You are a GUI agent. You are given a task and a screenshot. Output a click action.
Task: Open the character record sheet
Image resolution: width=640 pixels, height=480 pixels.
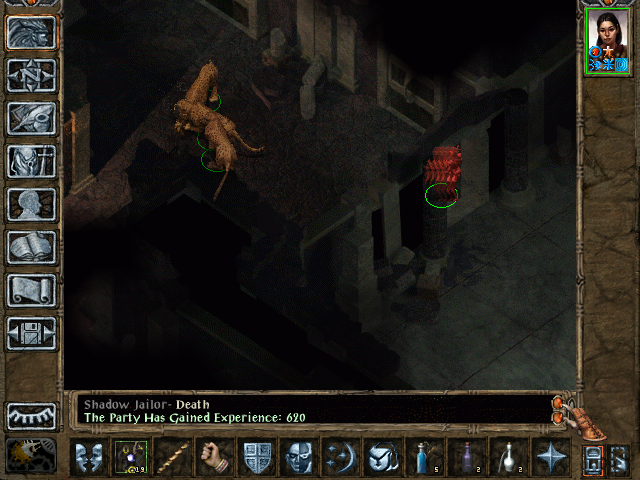[31, 204]
